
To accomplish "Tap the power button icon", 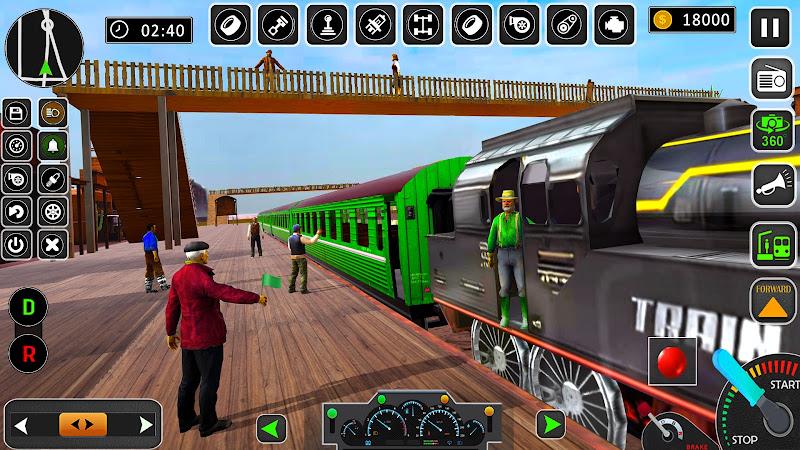I will click(17, 244).
